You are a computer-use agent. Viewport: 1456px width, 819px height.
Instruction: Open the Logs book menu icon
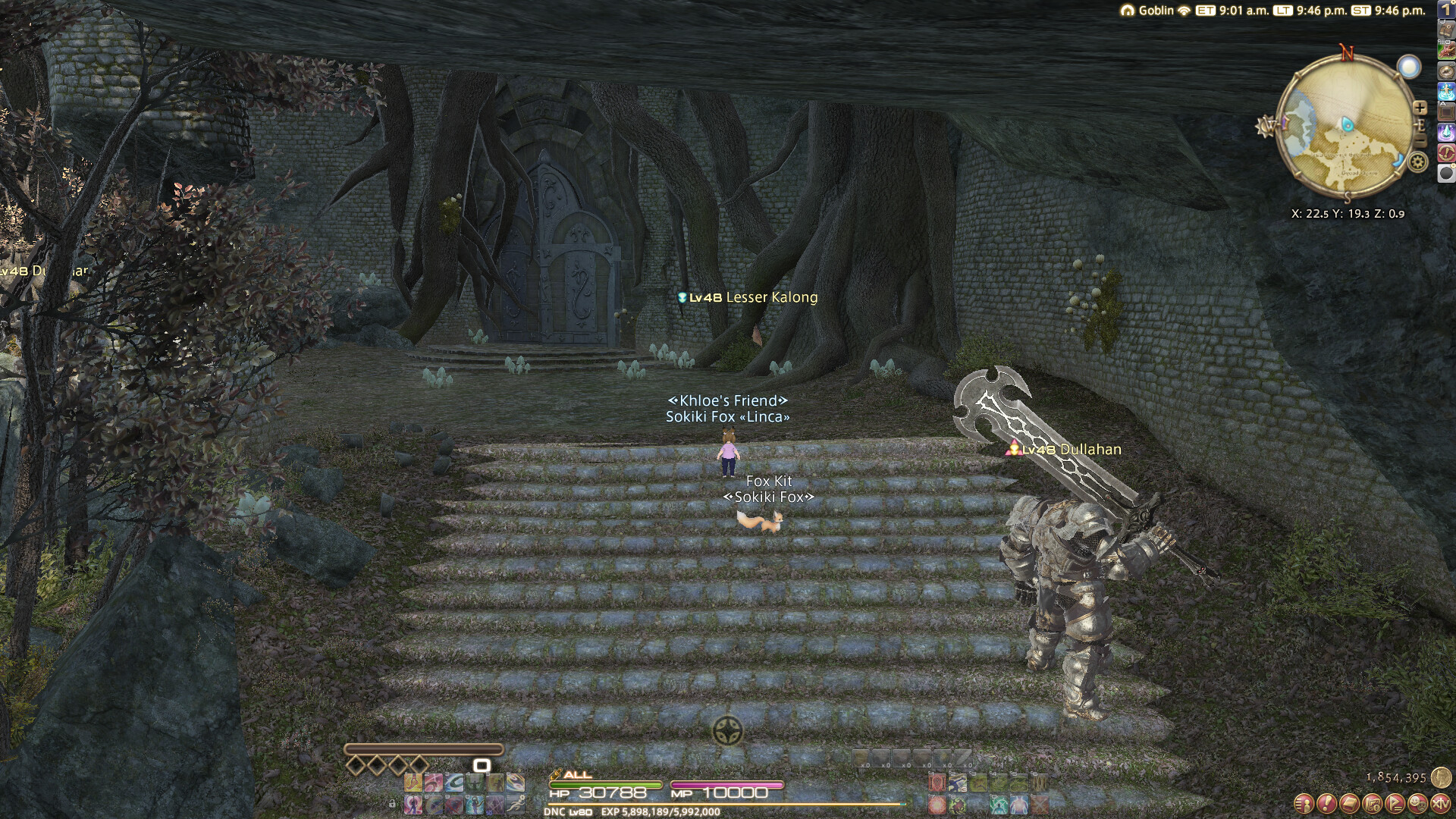[1349, 803]
